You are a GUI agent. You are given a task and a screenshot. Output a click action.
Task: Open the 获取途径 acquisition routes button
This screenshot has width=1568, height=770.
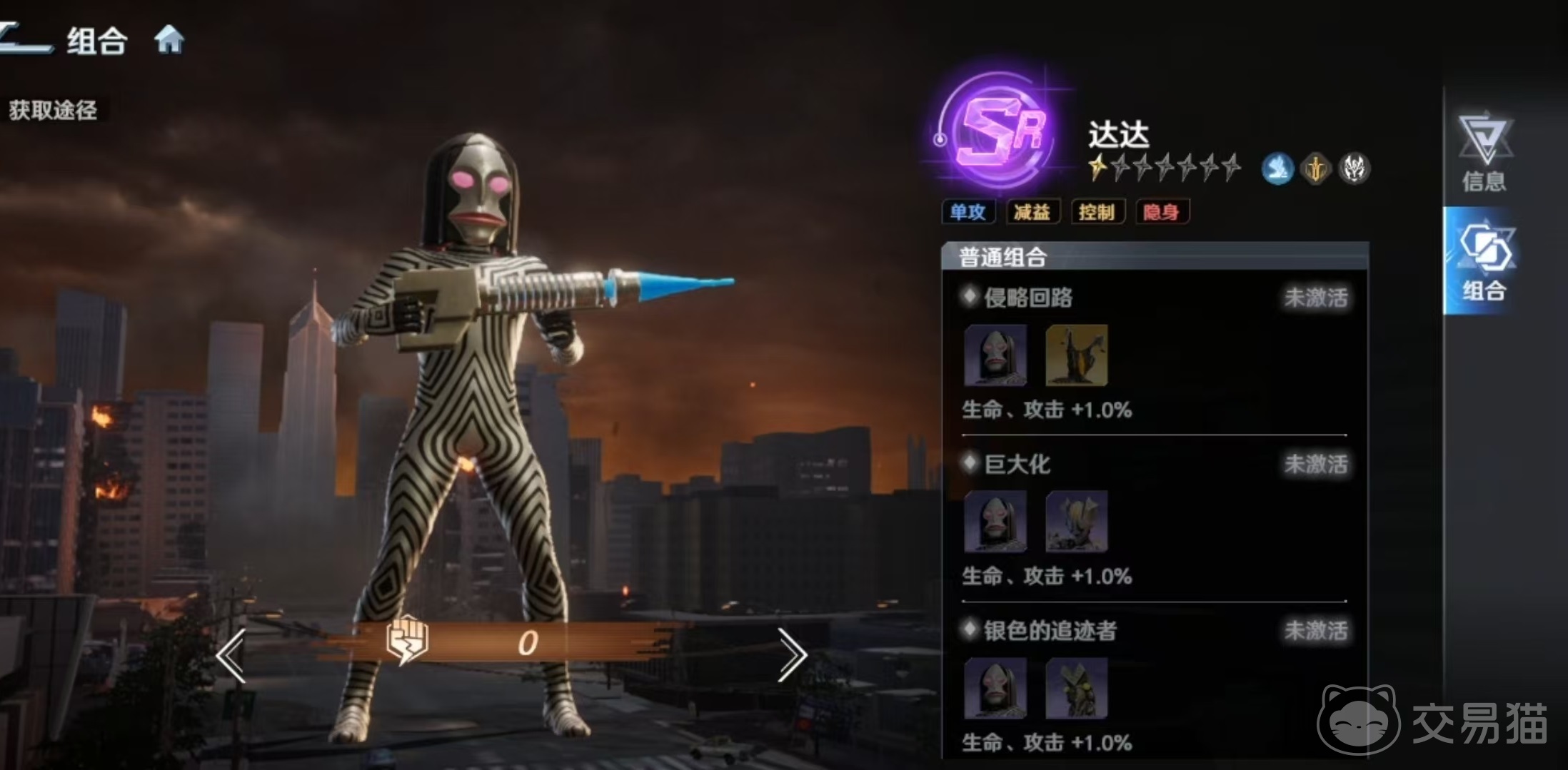coord(53,110)
